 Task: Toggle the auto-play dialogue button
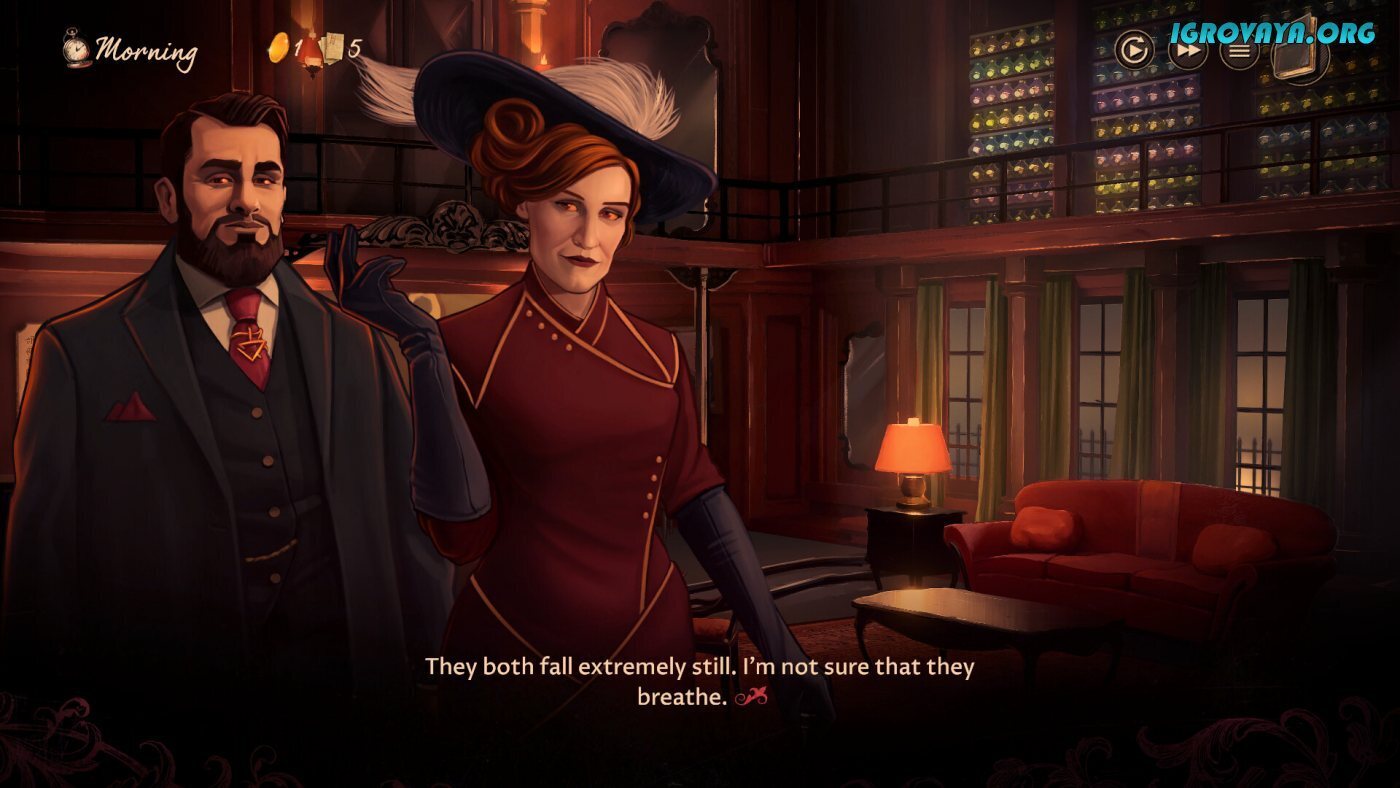(1134, 50)
